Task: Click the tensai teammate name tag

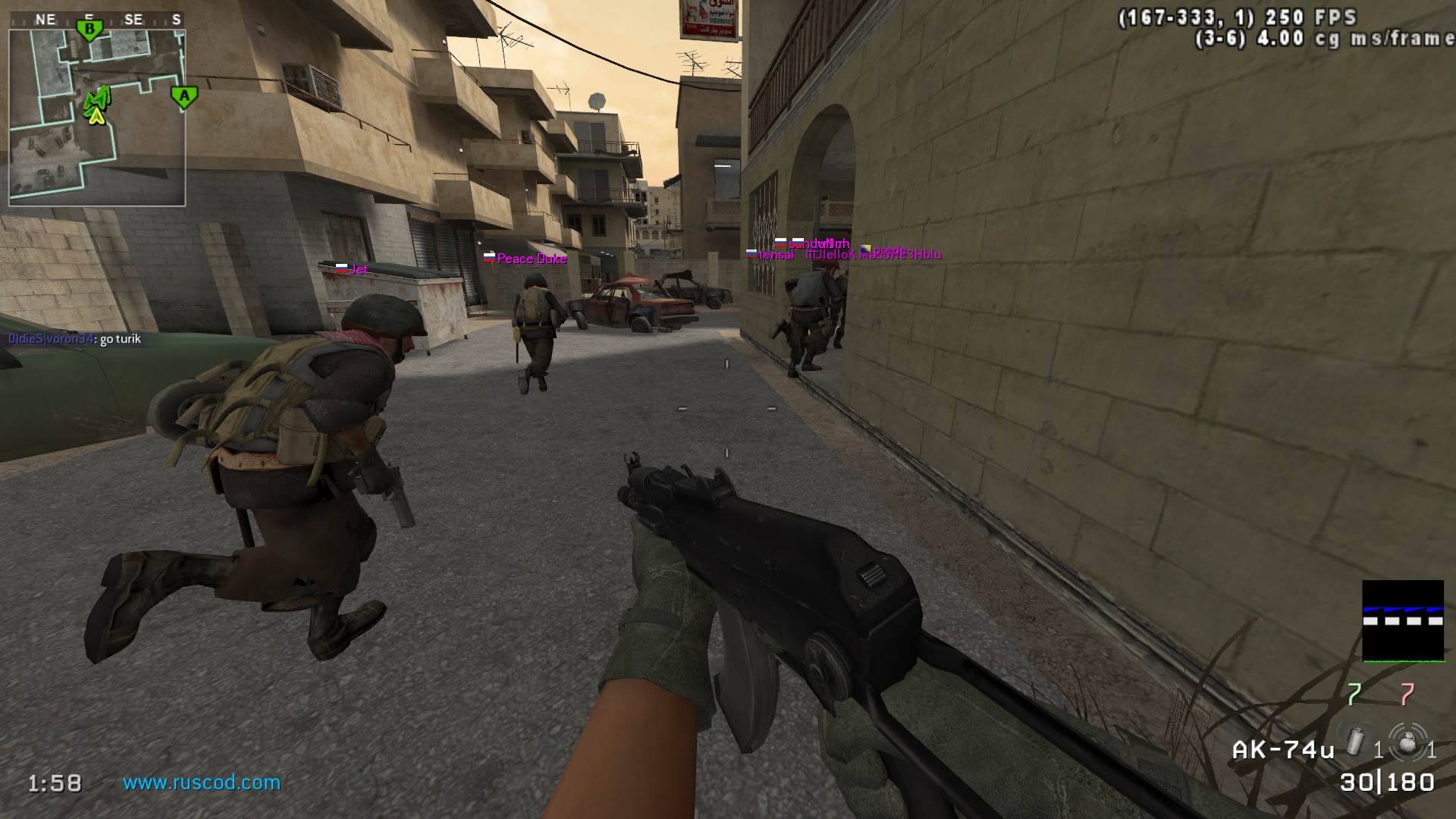Action: (775, 255)
